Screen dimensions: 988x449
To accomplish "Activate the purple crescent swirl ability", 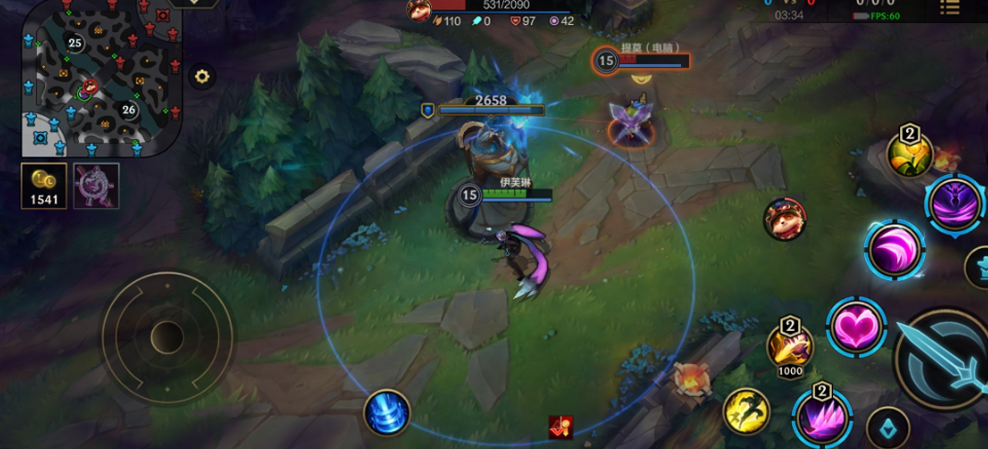I will (894, 250).
